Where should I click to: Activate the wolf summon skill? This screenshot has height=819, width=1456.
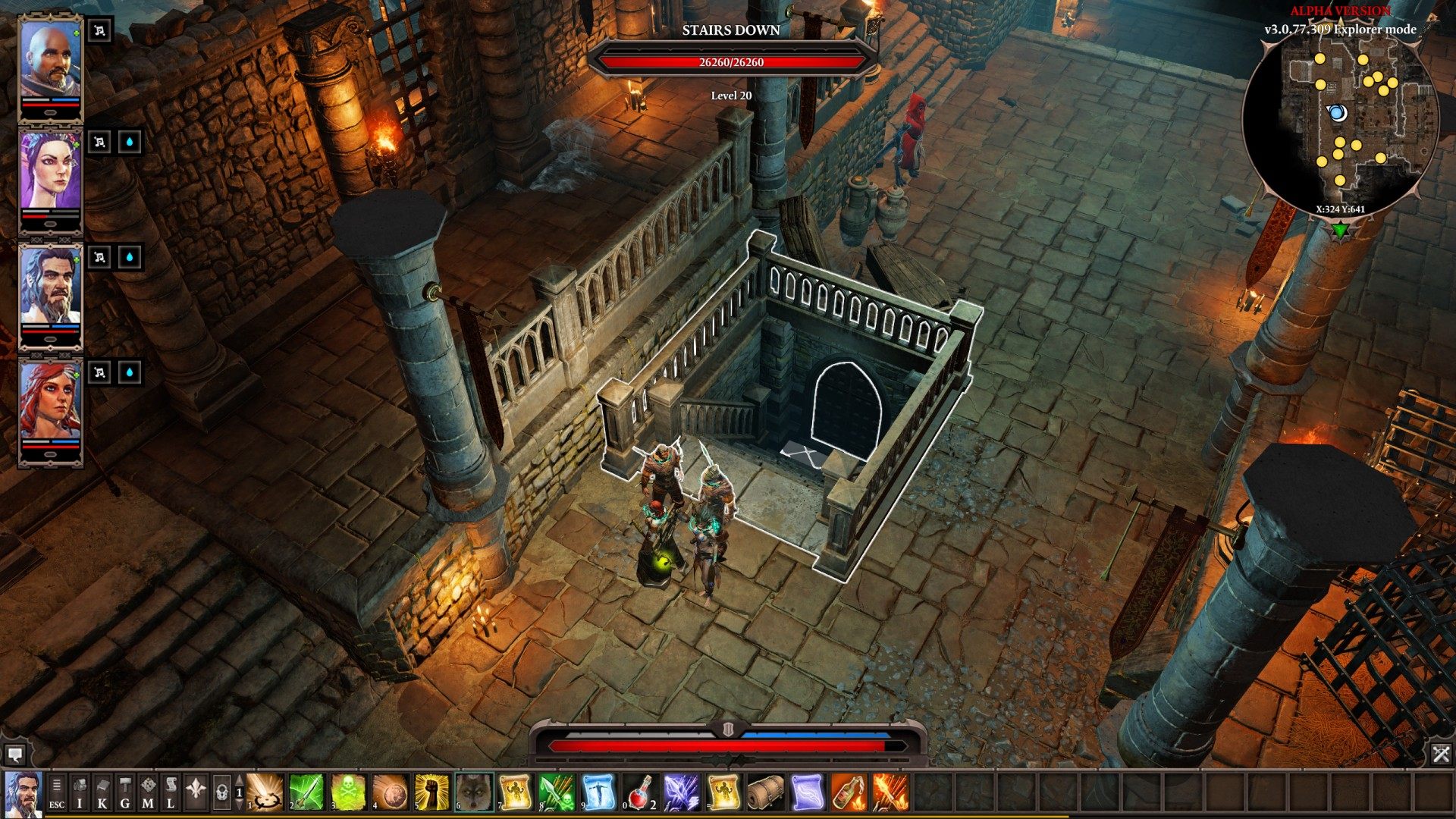[x=473, y=792]
